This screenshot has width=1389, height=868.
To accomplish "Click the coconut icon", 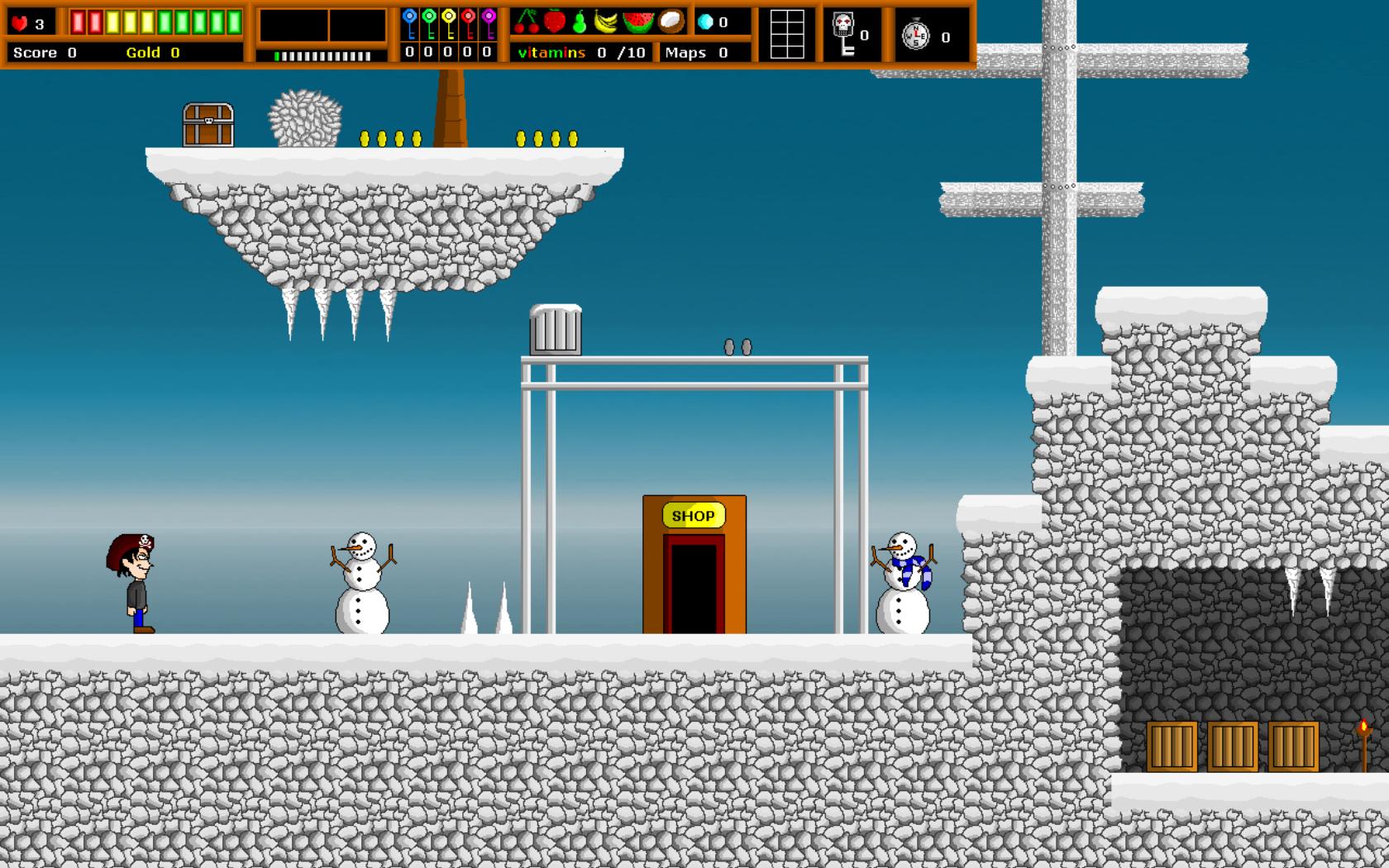I will 671,21.
